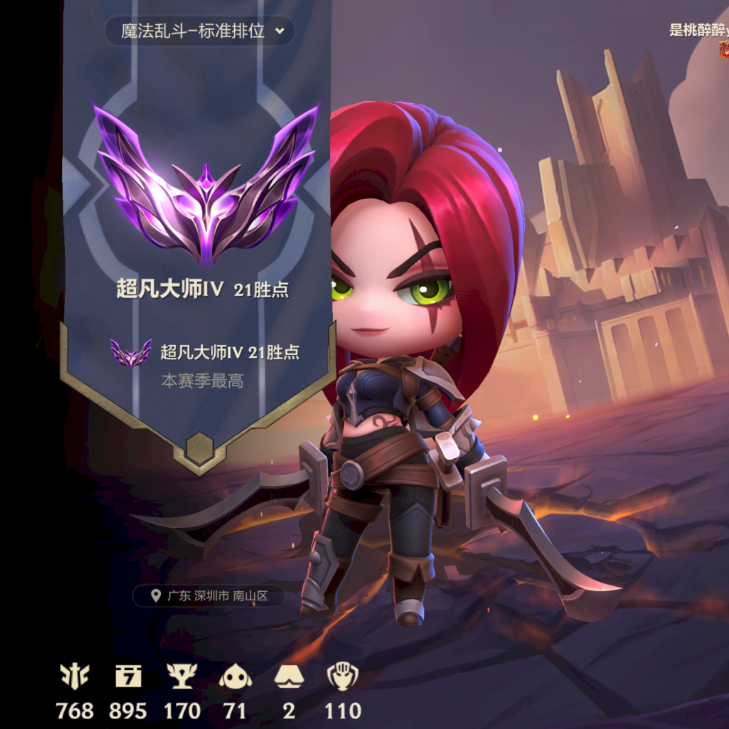Select the round creature stat icon showing 71
Screen dimensions: 729x729
point(235,678)
